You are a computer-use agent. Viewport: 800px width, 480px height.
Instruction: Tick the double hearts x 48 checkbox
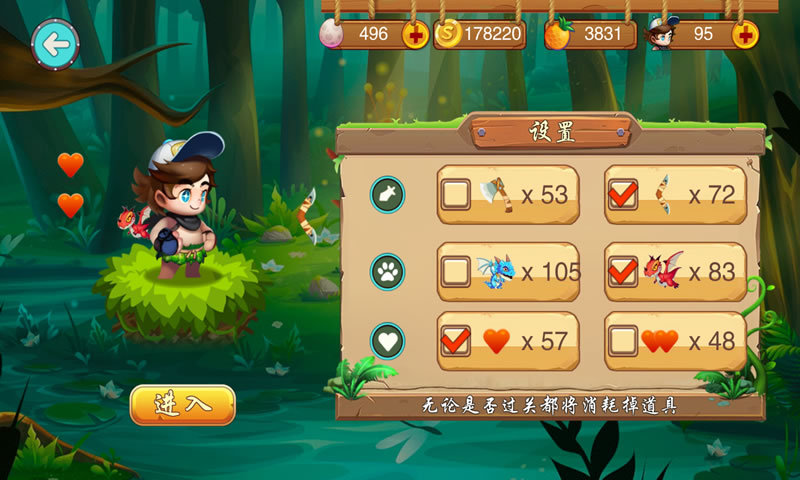[623, 341]
